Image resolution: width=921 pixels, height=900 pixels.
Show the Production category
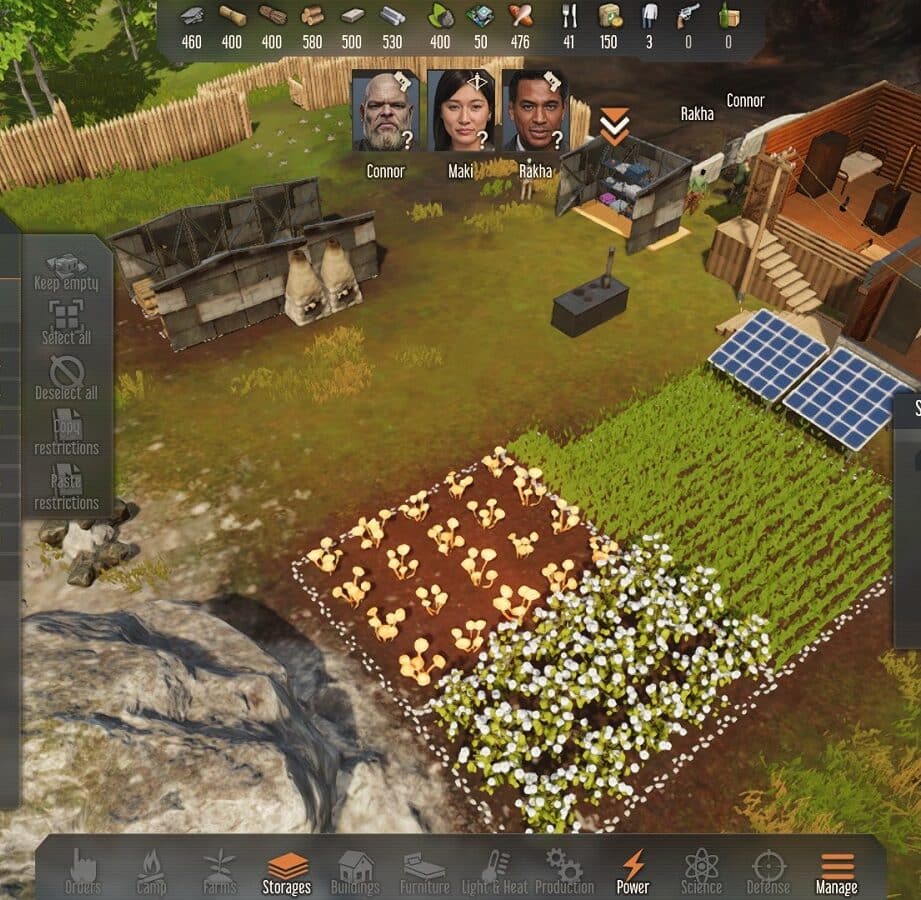click(564, 870)
